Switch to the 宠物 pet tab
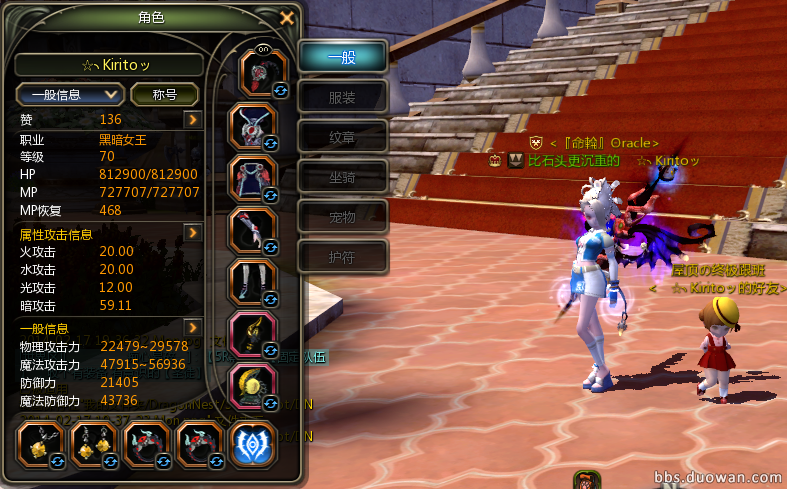Screen dimensions: 787x489 (x=342, y=217)
